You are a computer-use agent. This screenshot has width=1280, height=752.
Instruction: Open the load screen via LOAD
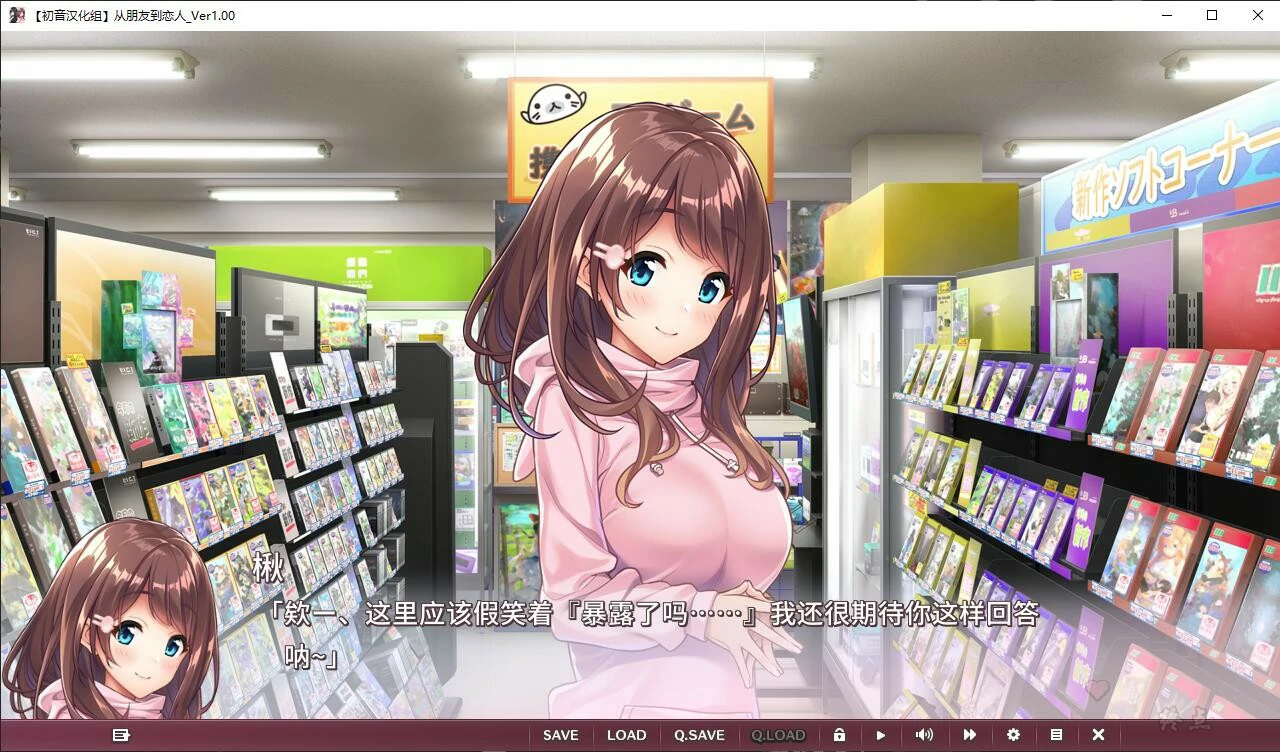pos(627,735)
